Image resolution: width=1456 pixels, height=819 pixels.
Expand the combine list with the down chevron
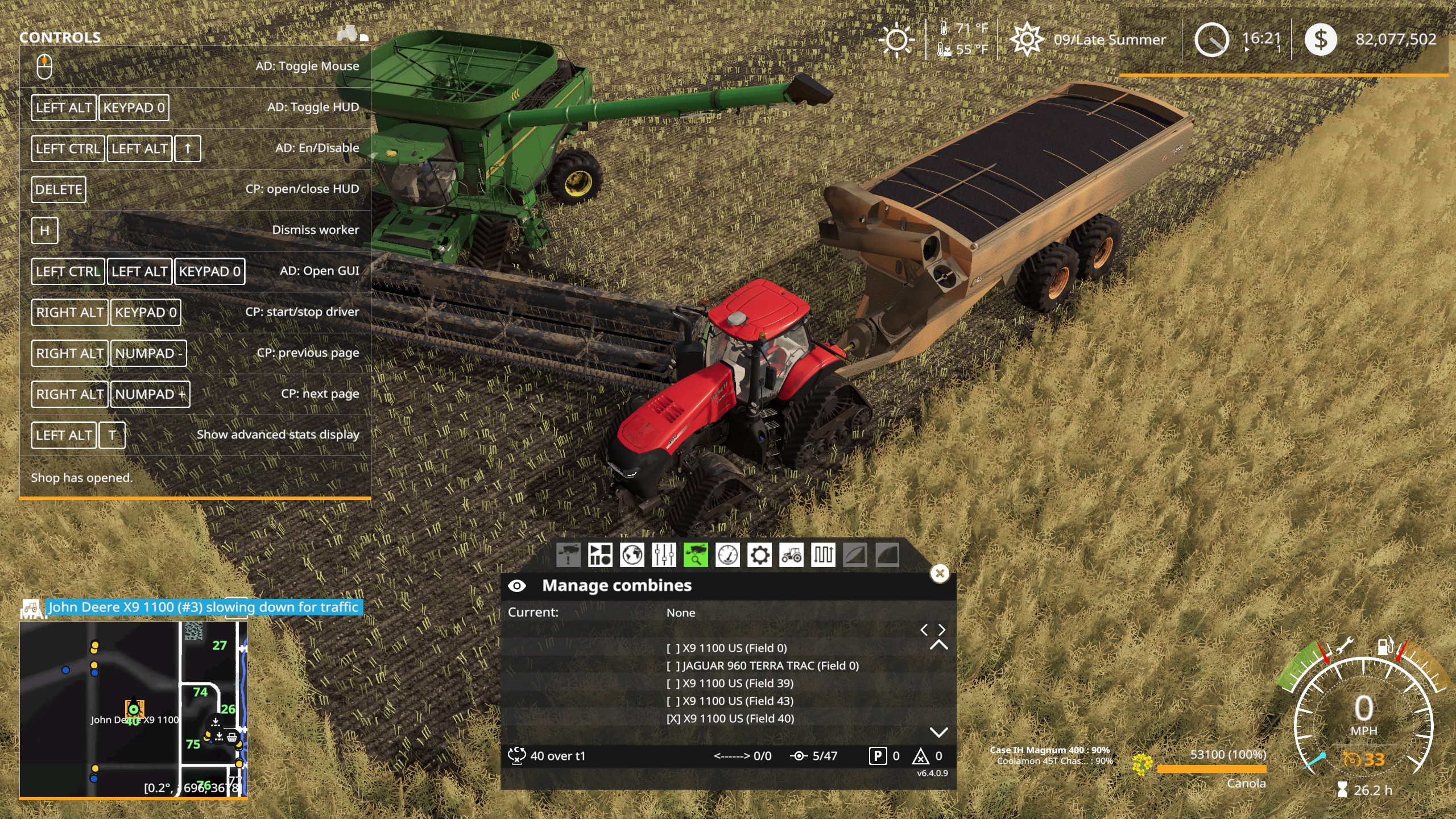click(x=939, y=733)
